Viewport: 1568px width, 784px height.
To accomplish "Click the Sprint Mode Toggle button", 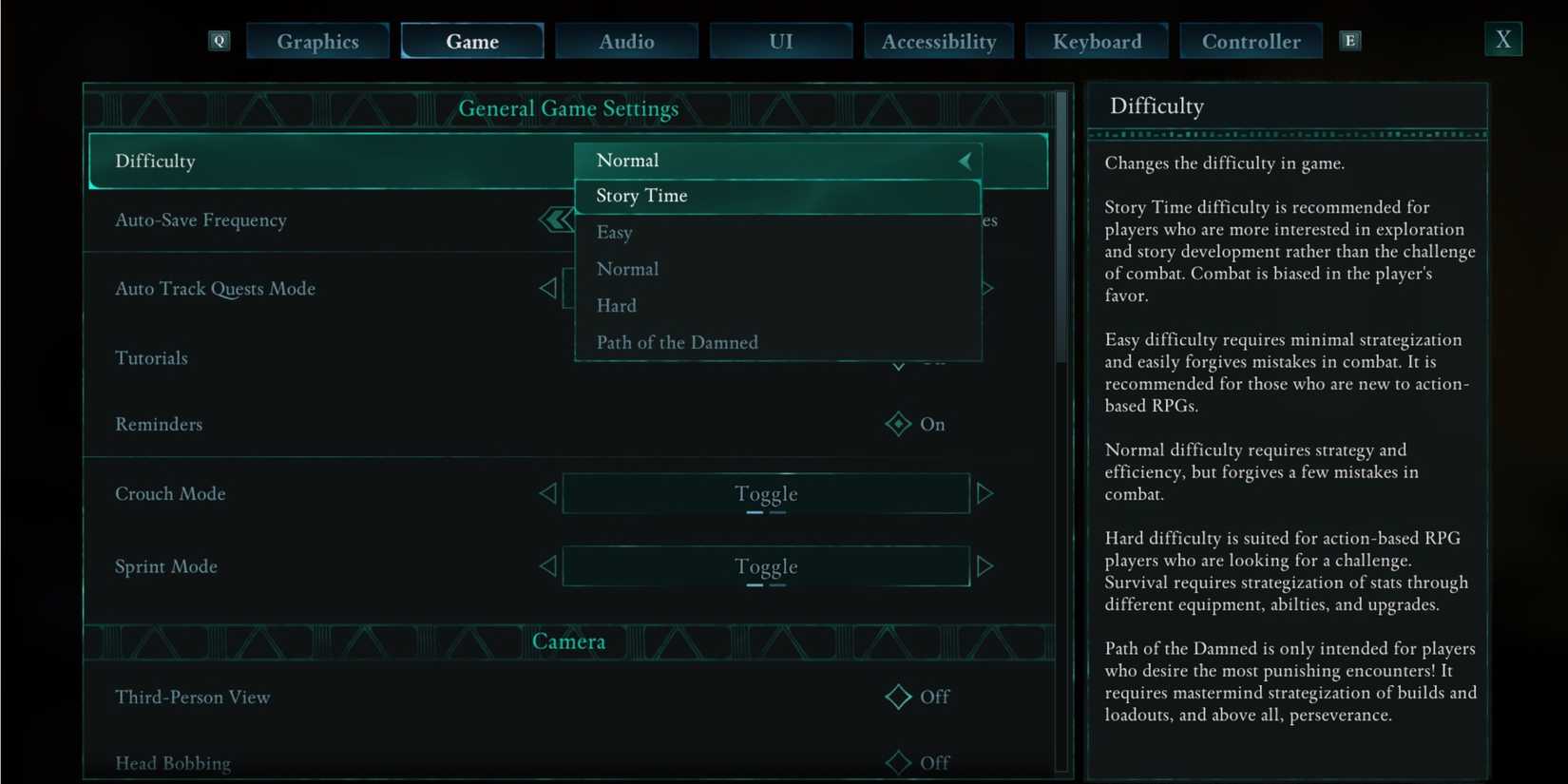I will pyautogui.click(x=766, y=565).
